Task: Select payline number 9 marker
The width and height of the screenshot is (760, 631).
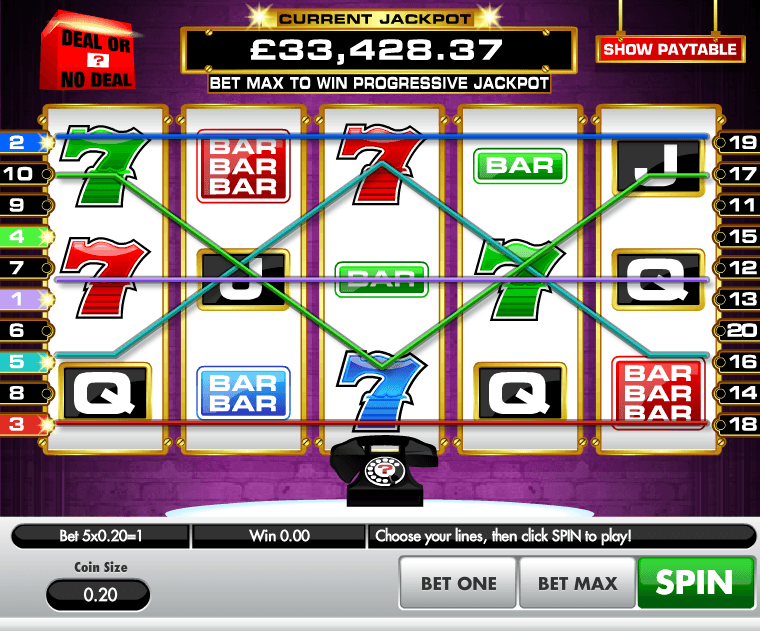Action: pyautogui.click(x=18, y=205)
